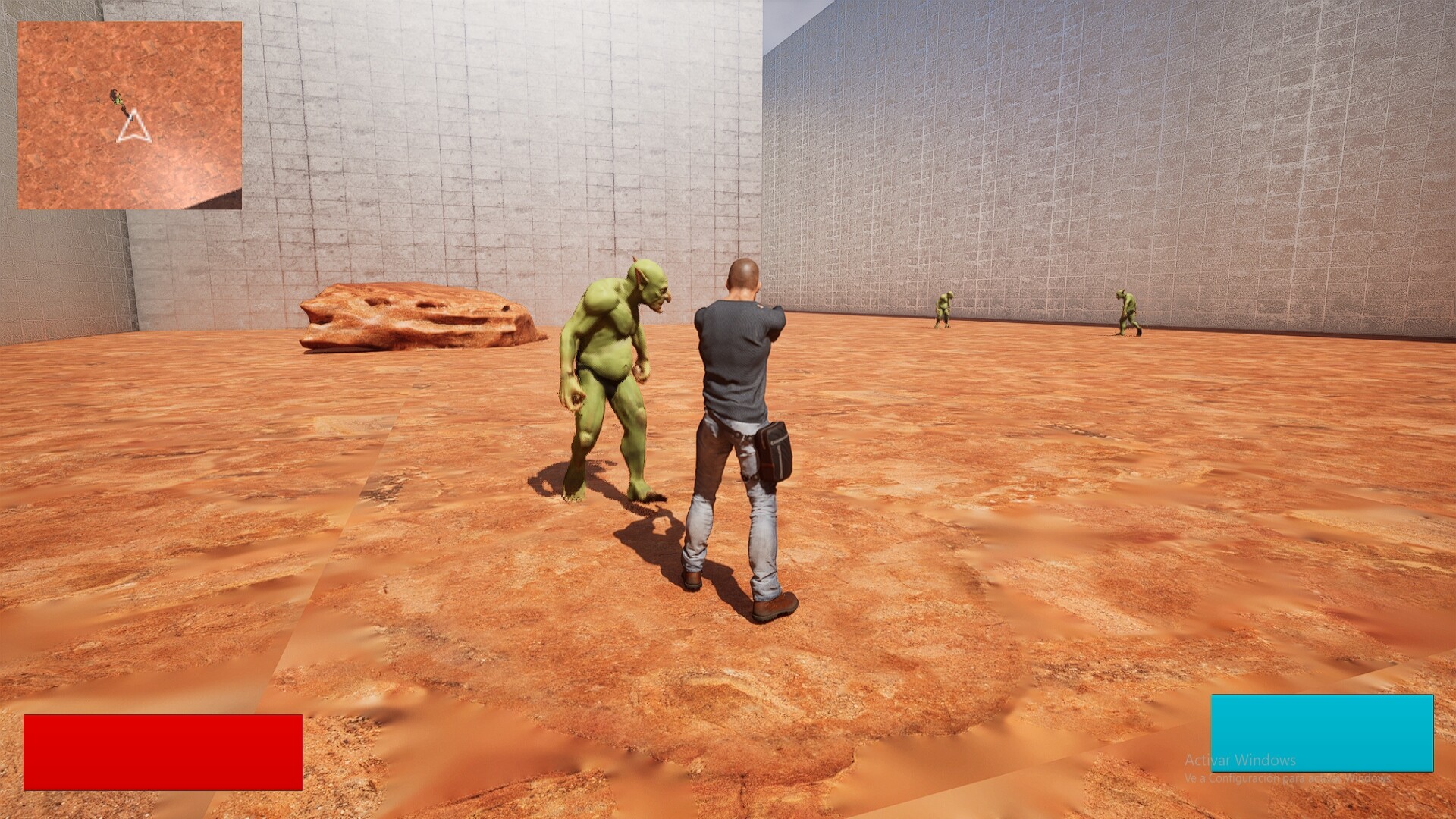The height and width of the screenshot is (819, 1456).
Task: Click the player's shoulder bag to toggle inventory
Action: [773, 451]
